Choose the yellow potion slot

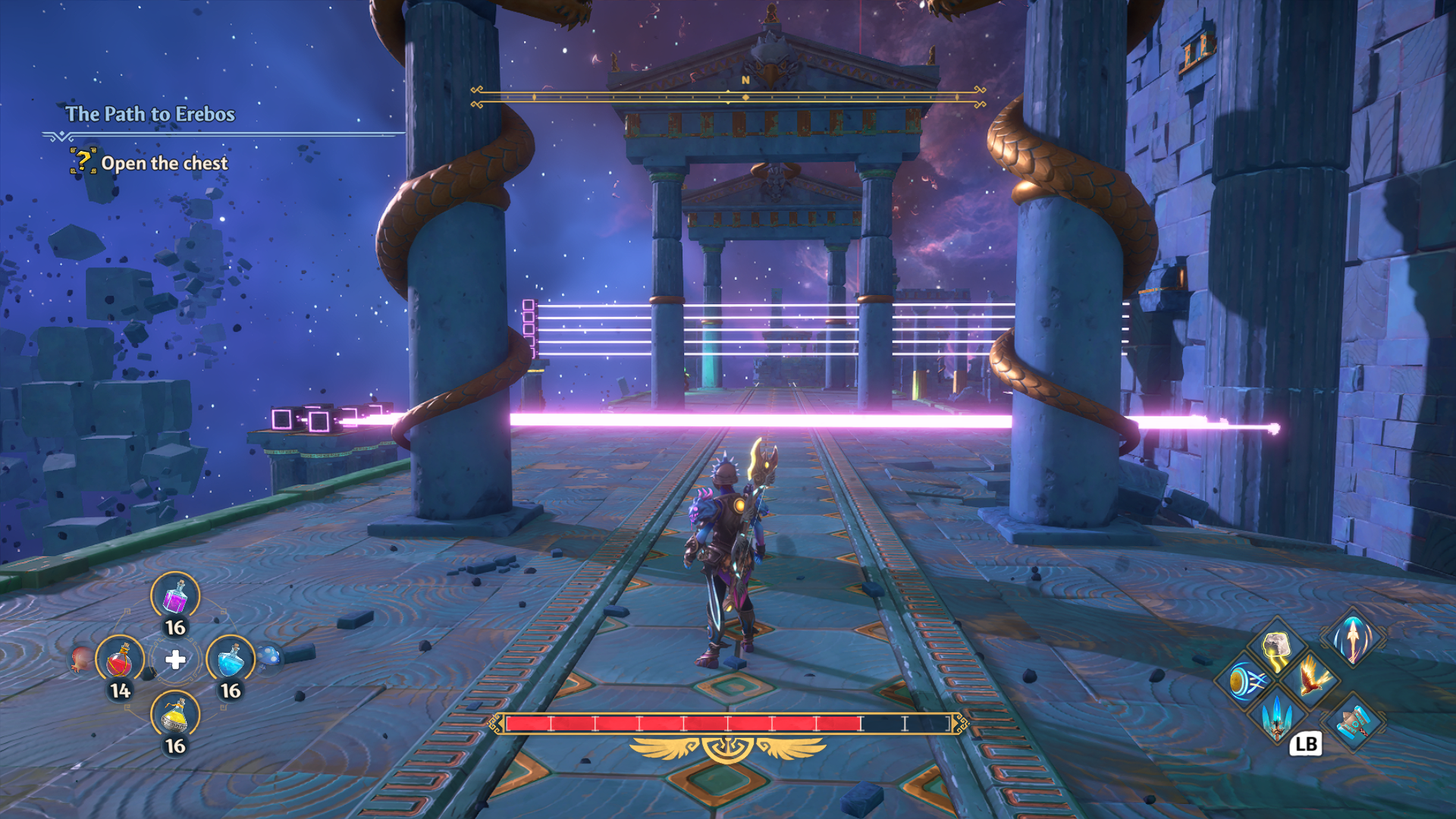pos(175,715)
